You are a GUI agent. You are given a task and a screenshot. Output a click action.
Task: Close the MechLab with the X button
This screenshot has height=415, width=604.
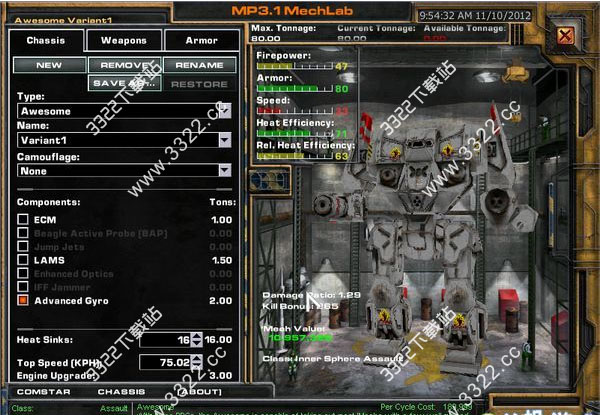pos(565,37)
